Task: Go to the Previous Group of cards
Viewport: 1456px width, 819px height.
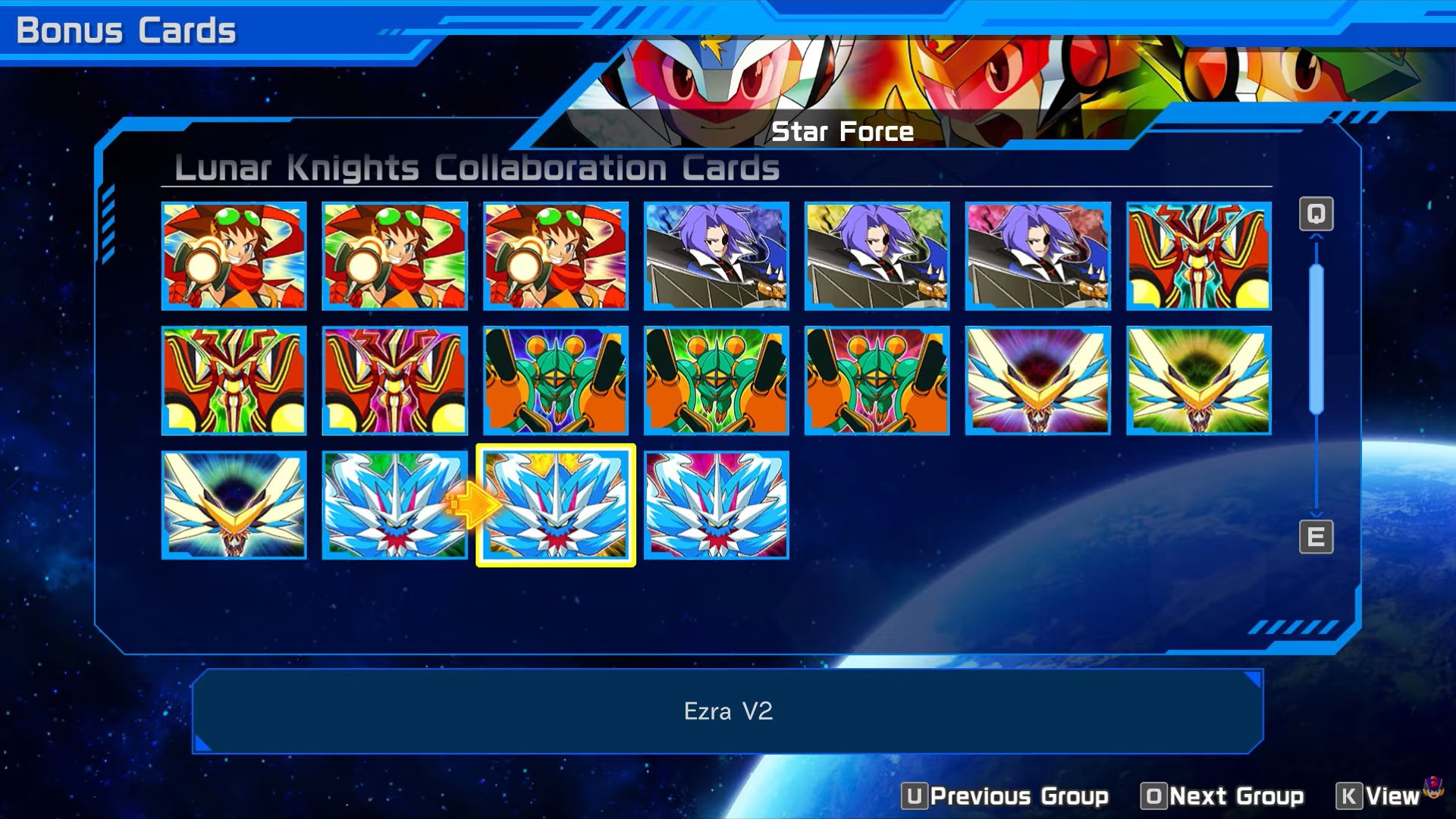Action: point(1006,796)
